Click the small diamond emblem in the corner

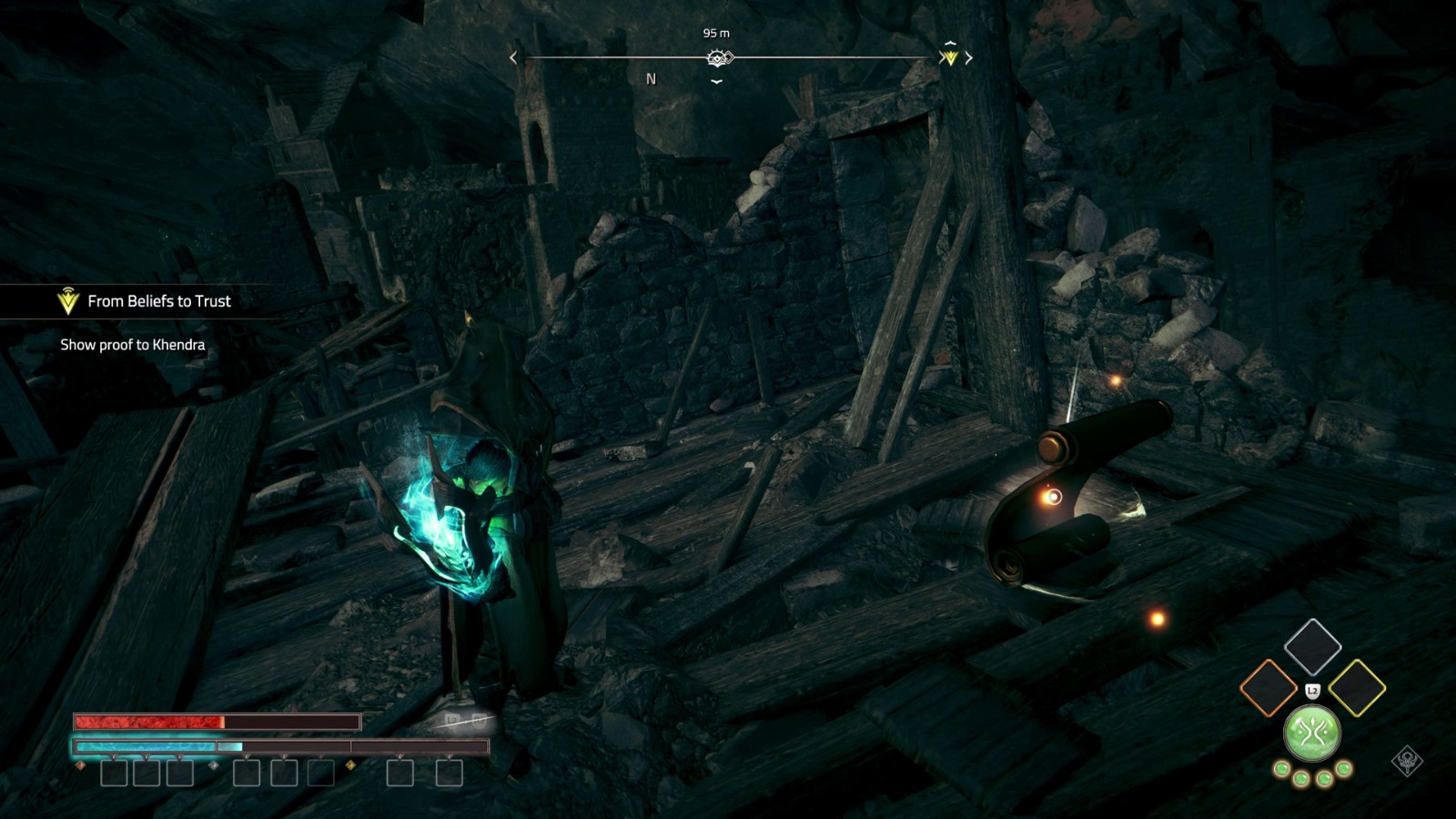pyautogui.click(x=1407, y=761)
